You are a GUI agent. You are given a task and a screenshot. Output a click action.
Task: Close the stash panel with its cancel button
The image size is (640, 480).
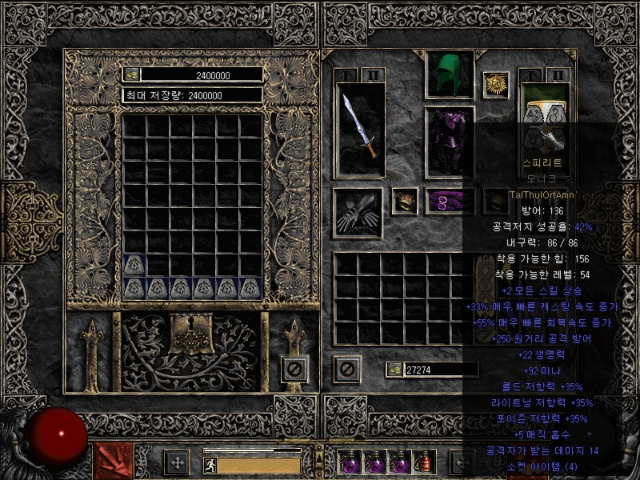click(294, 370)
